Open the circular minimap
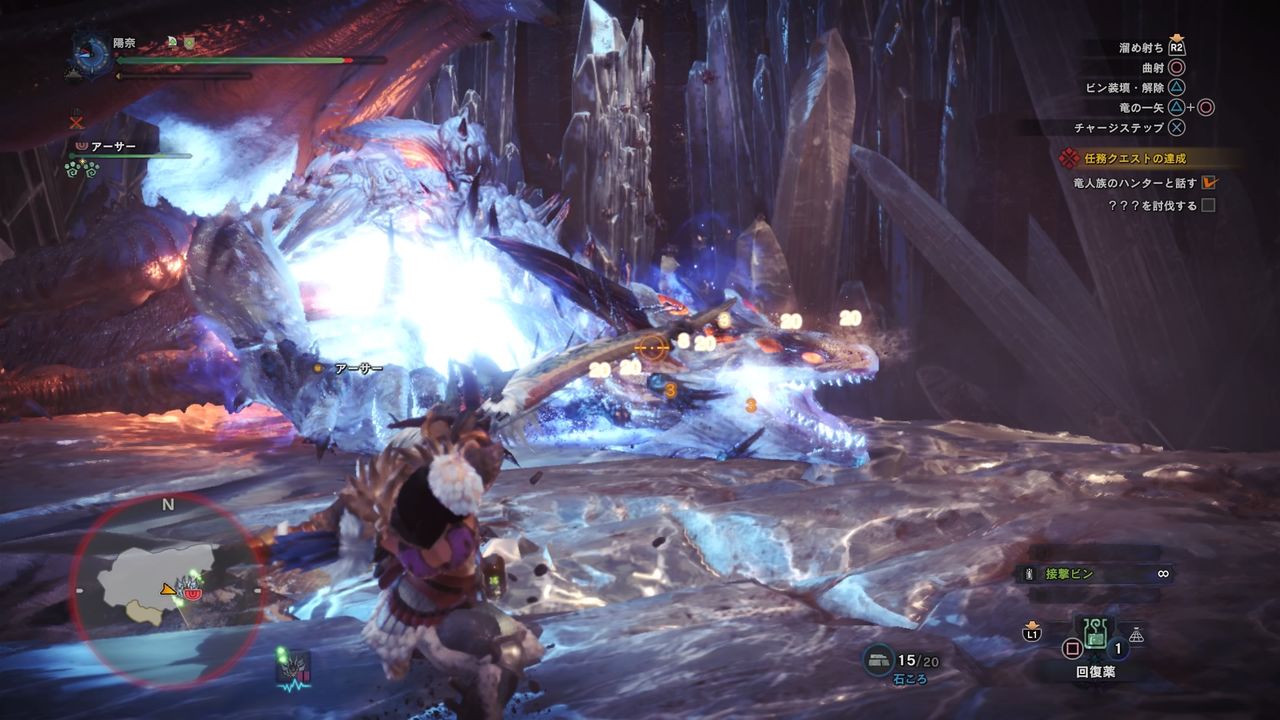This screenshot has width=1280, height=720. (167, 588)
